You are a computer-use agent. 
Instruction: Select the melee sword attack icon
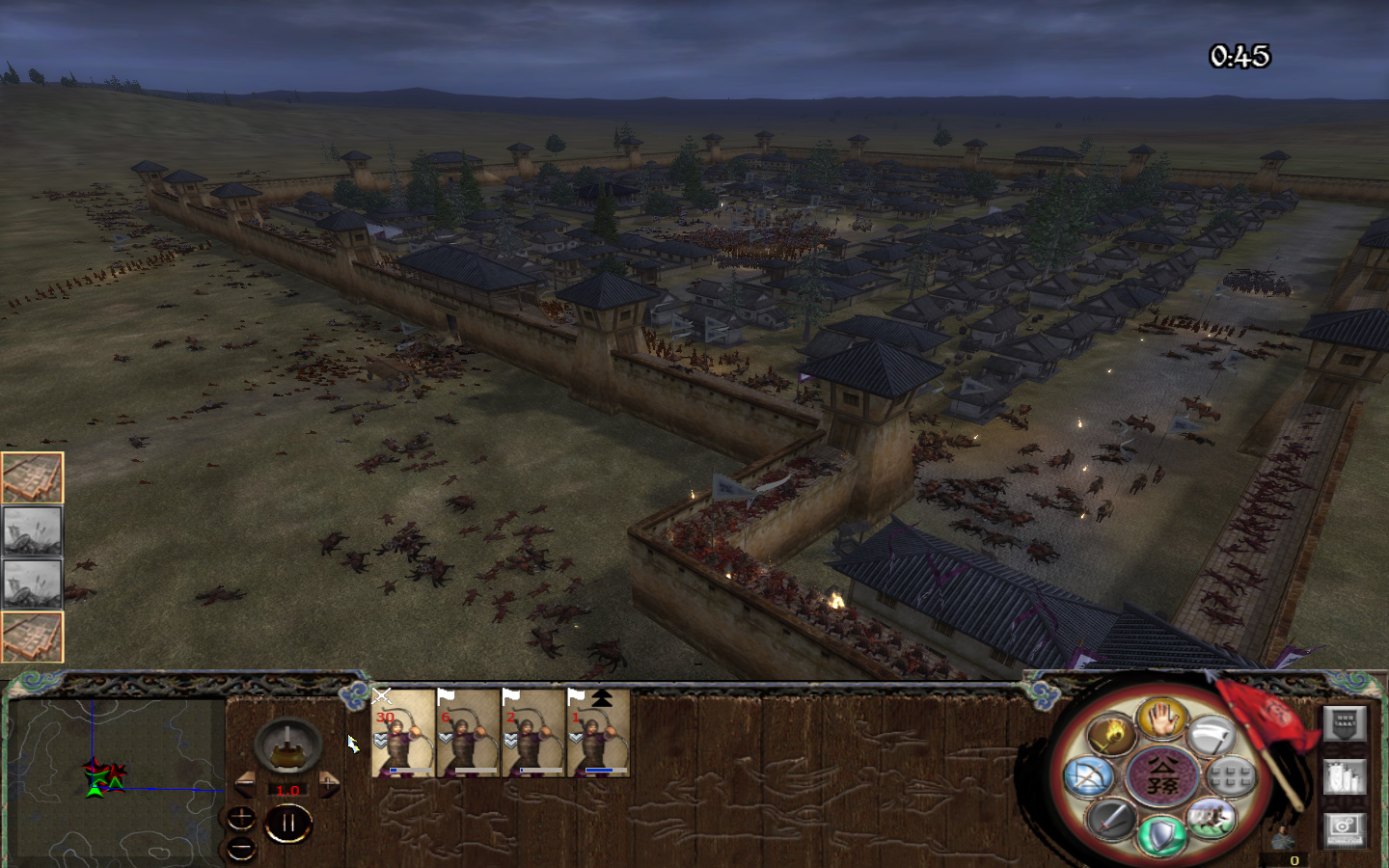point(1113,821)
